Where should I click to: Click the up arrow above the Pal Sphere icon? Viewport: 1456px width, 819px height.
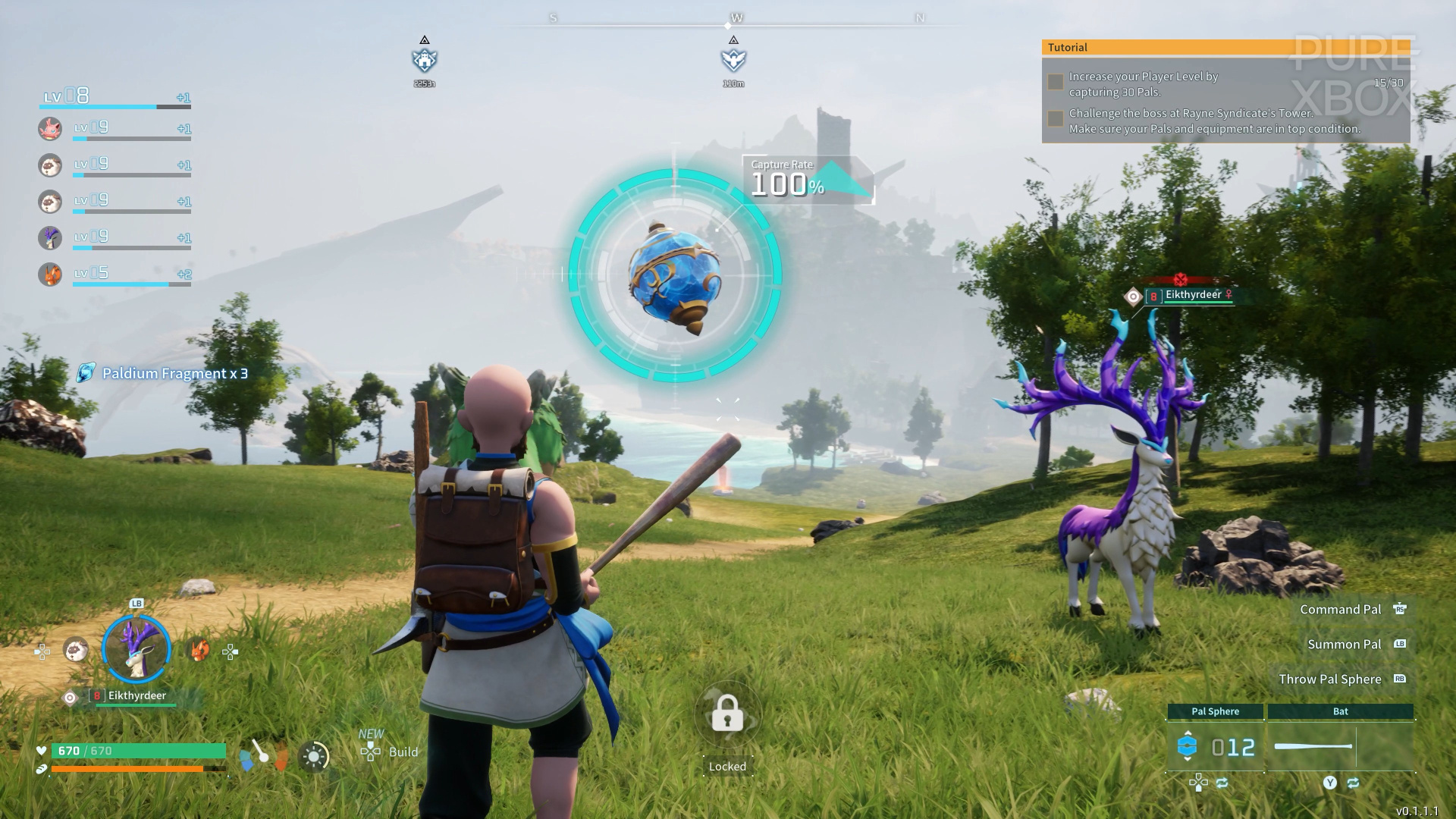pos(1188,733)
